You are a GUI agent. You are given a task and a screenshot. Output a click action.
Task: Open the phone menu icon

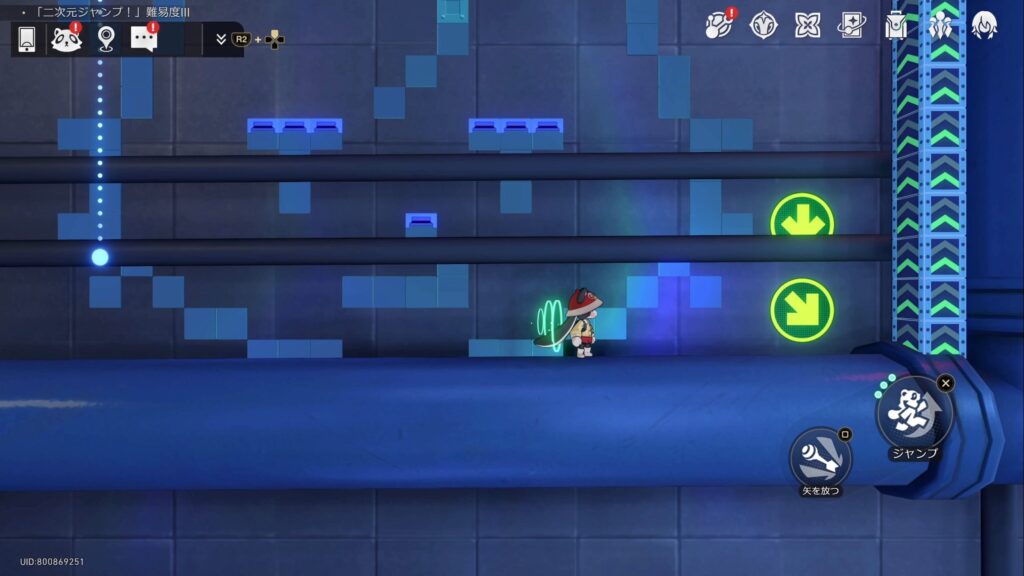click(x=27, y=40)
